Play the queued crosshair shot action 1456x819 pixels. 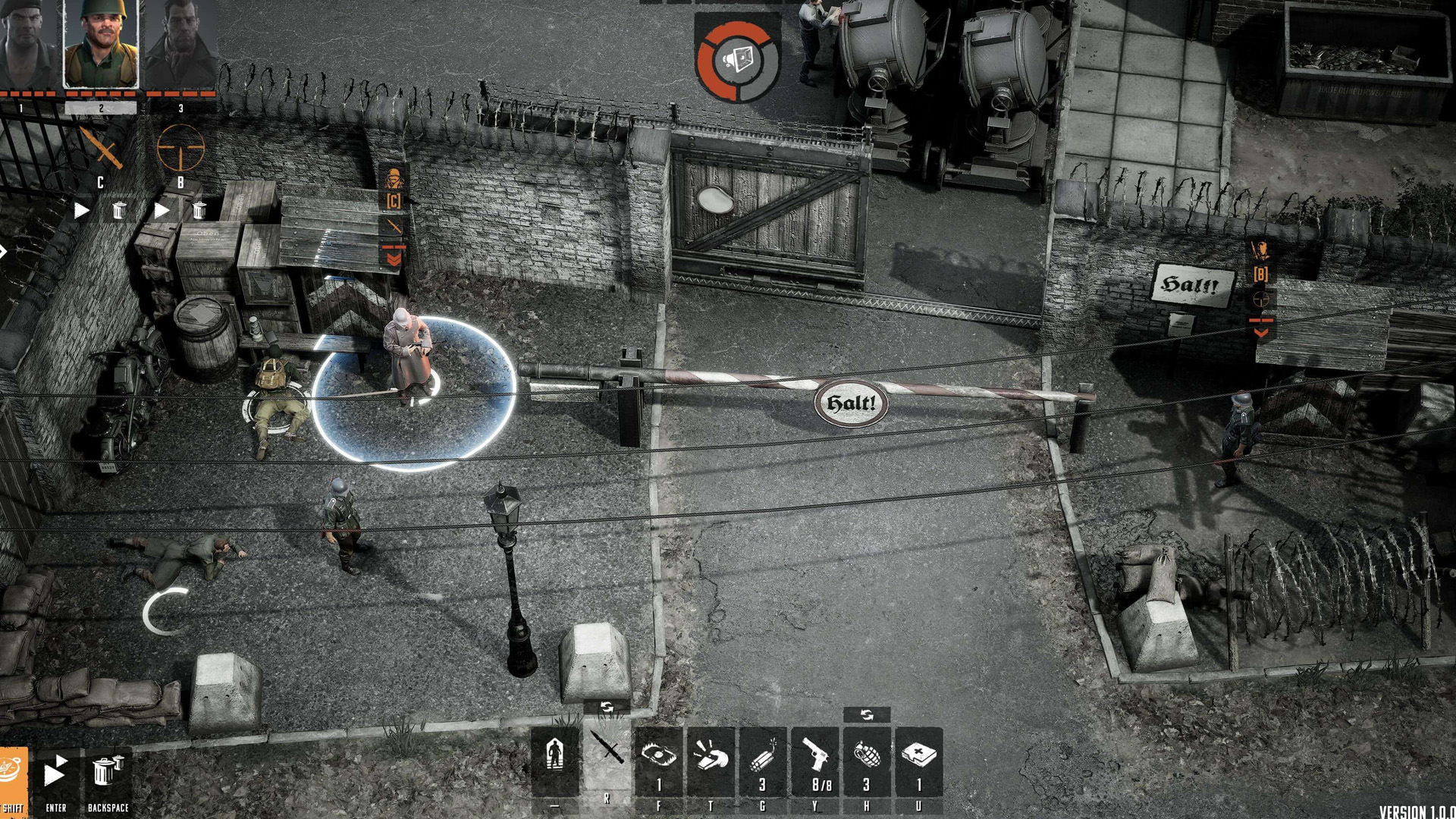point(162,210)
